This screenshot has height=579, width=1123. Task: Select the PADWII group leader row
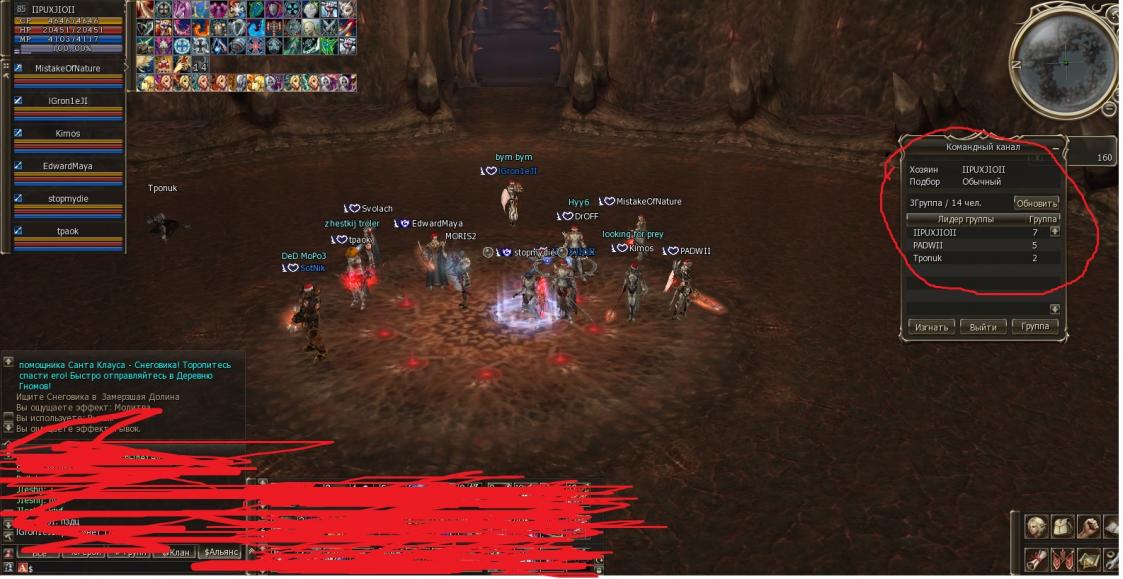pos(975,245)
